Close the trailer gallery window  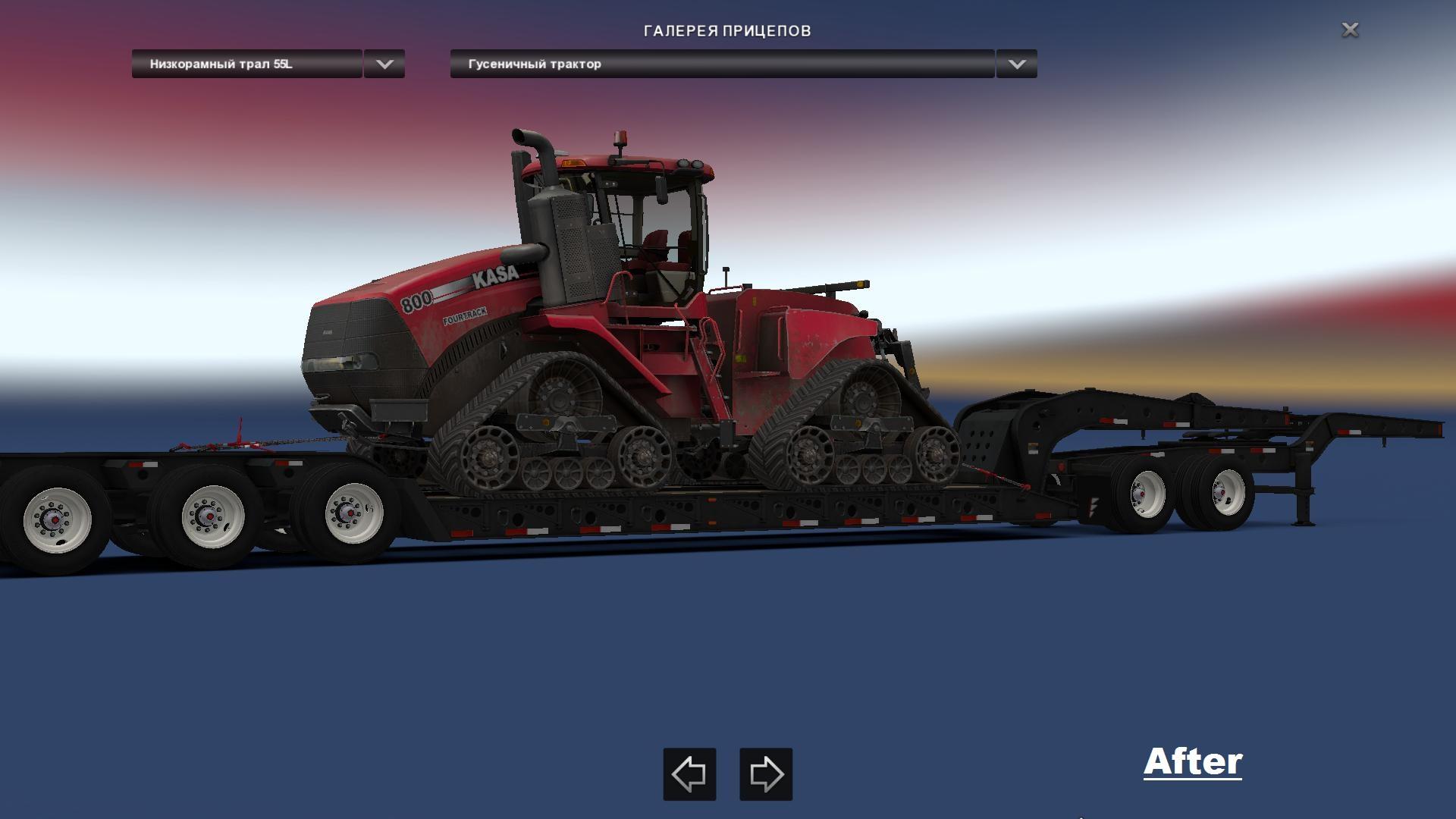click(x=1350, y=30)
